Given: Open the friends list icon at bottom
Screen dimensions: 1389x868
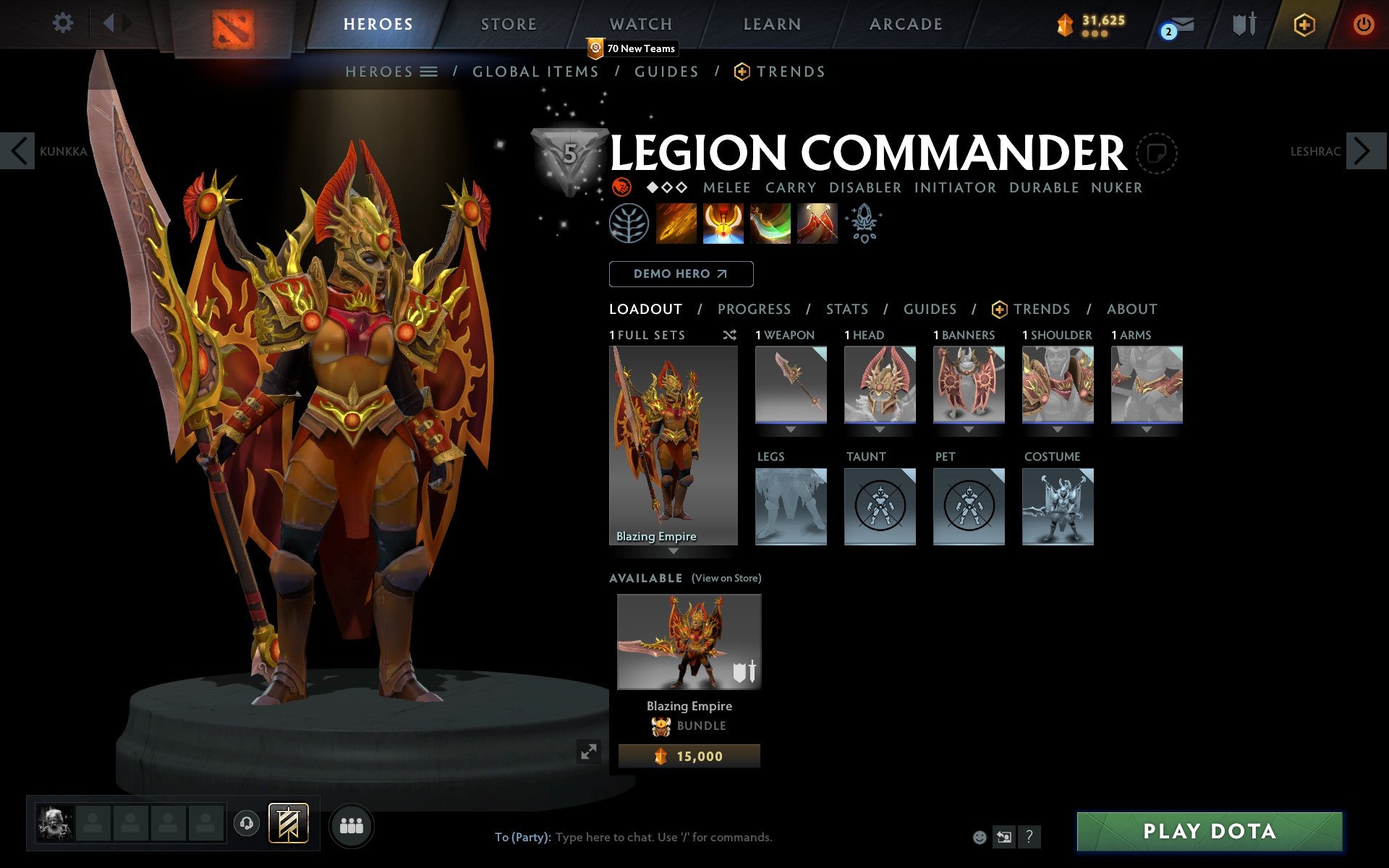Looking at the screenshot, I should 352,825.
